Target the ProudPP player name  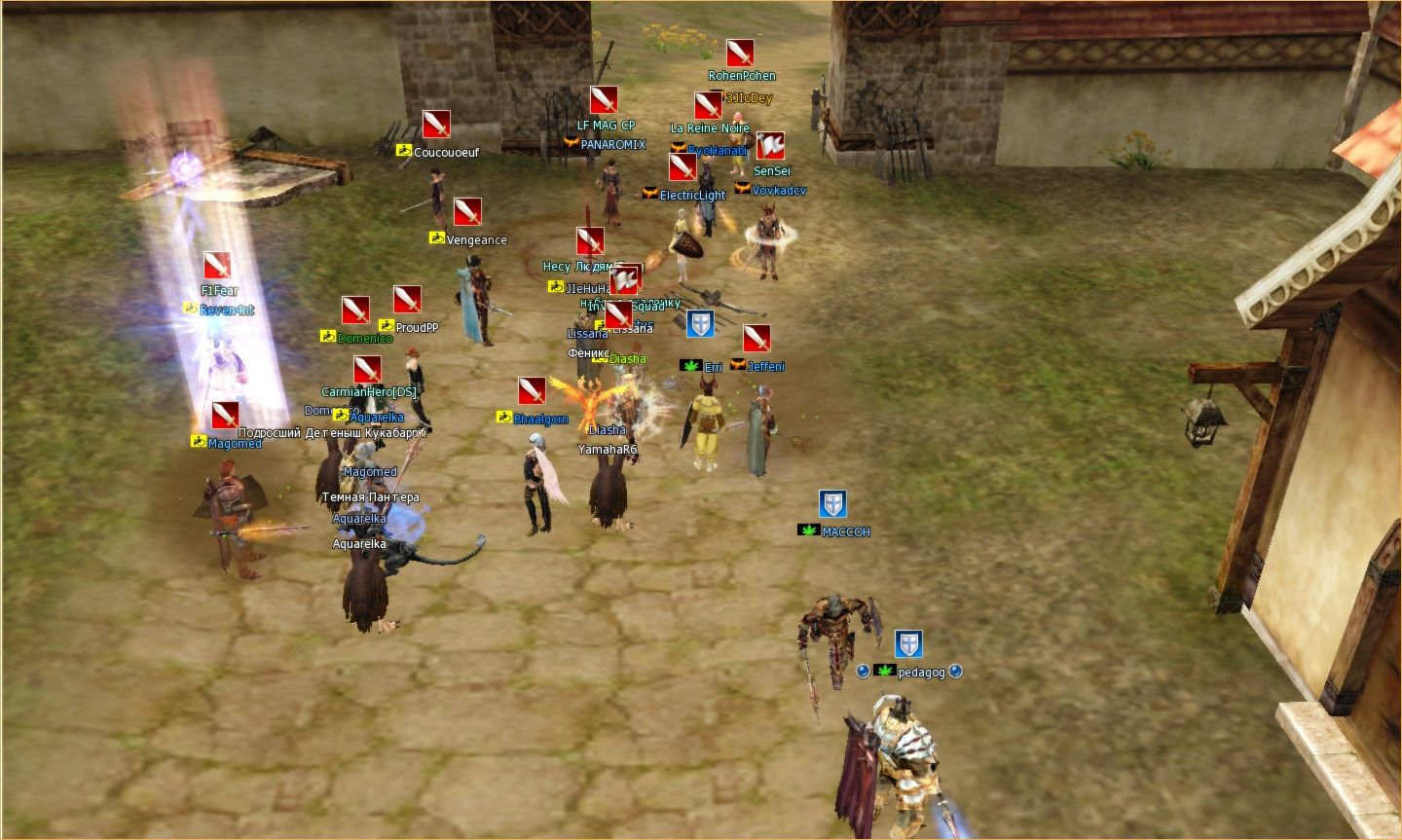click(417, 327)
